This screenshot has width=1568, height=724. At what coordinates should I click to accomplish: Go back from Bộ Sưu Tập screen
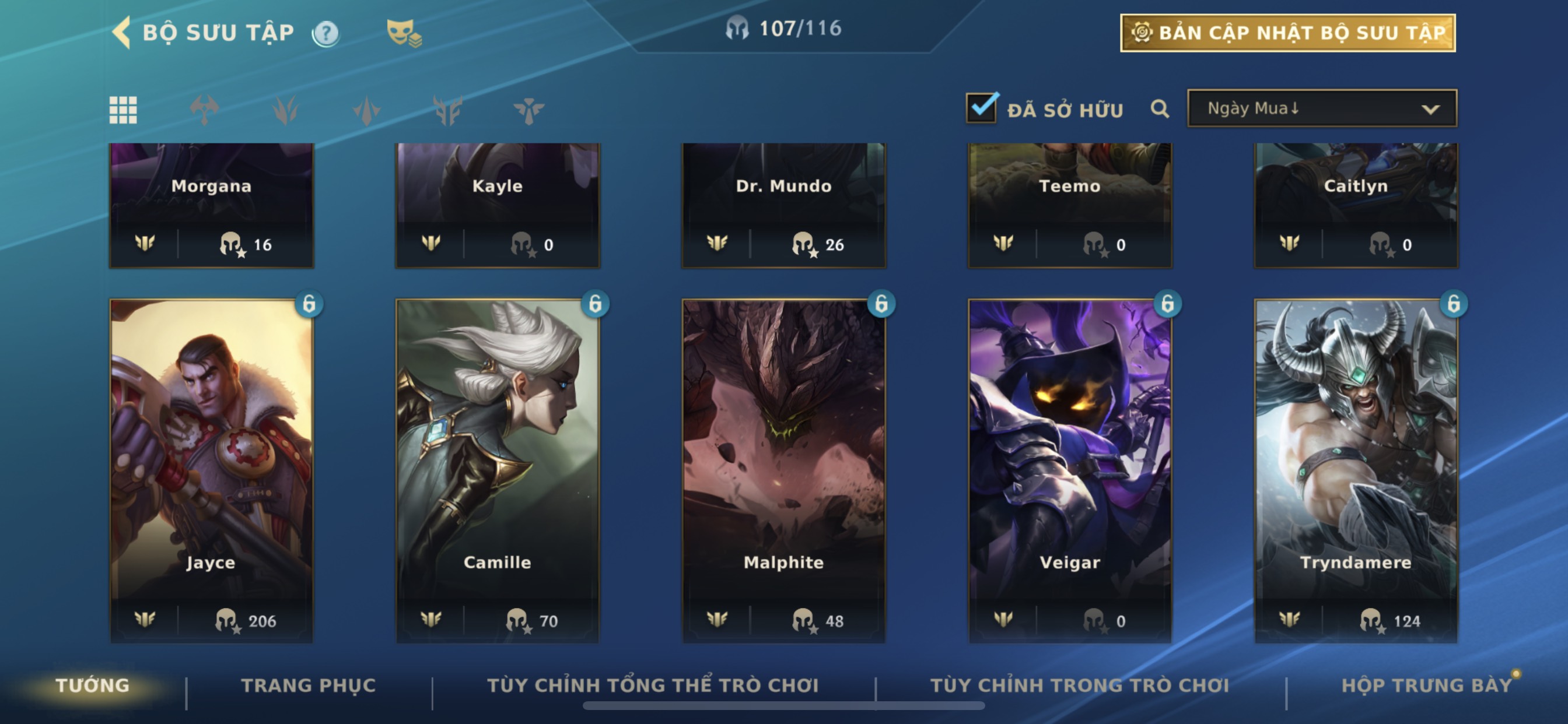click(x=123, y=32)
